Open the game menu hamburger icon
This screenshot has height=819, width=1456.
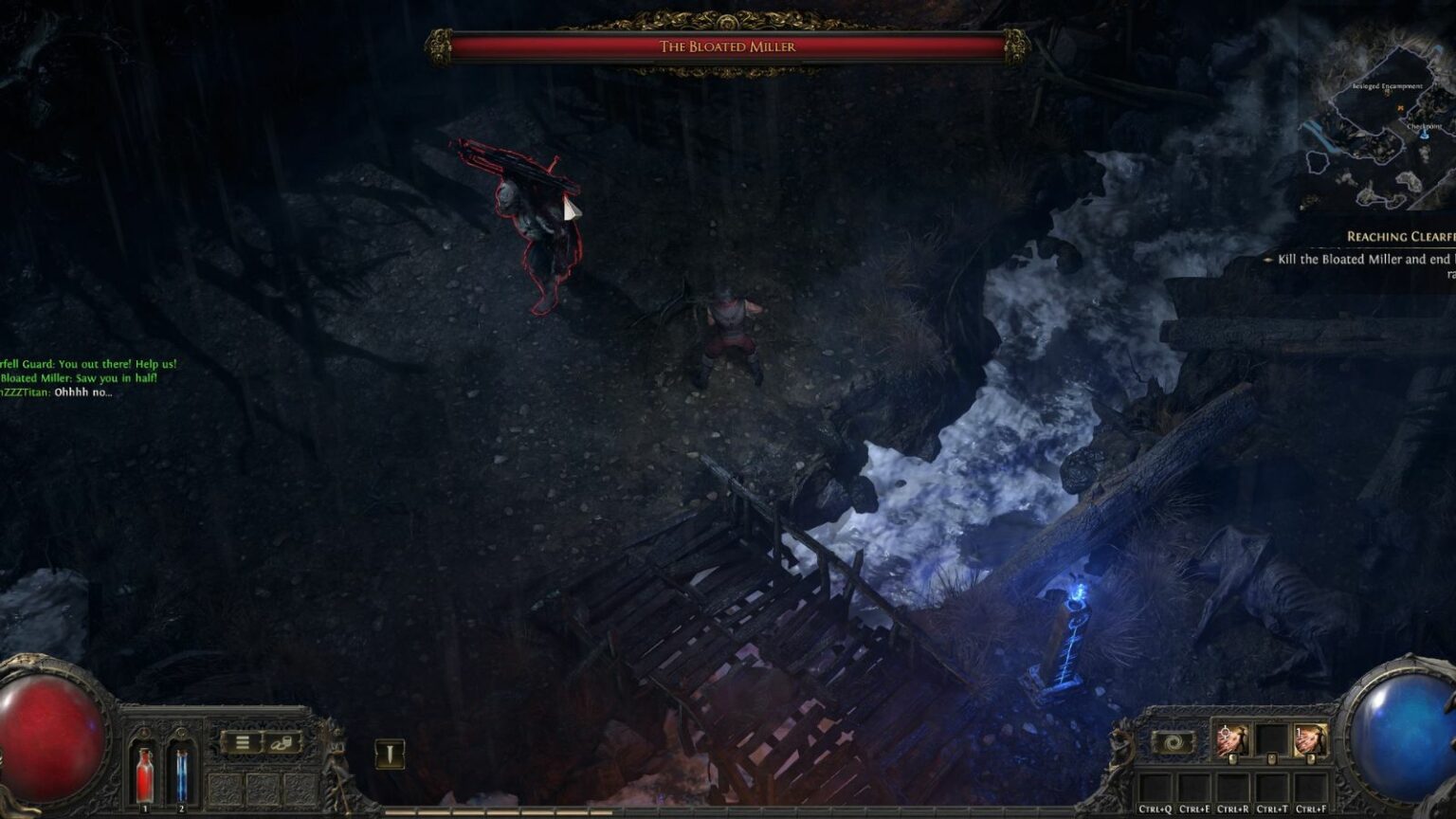coord(242,742)
